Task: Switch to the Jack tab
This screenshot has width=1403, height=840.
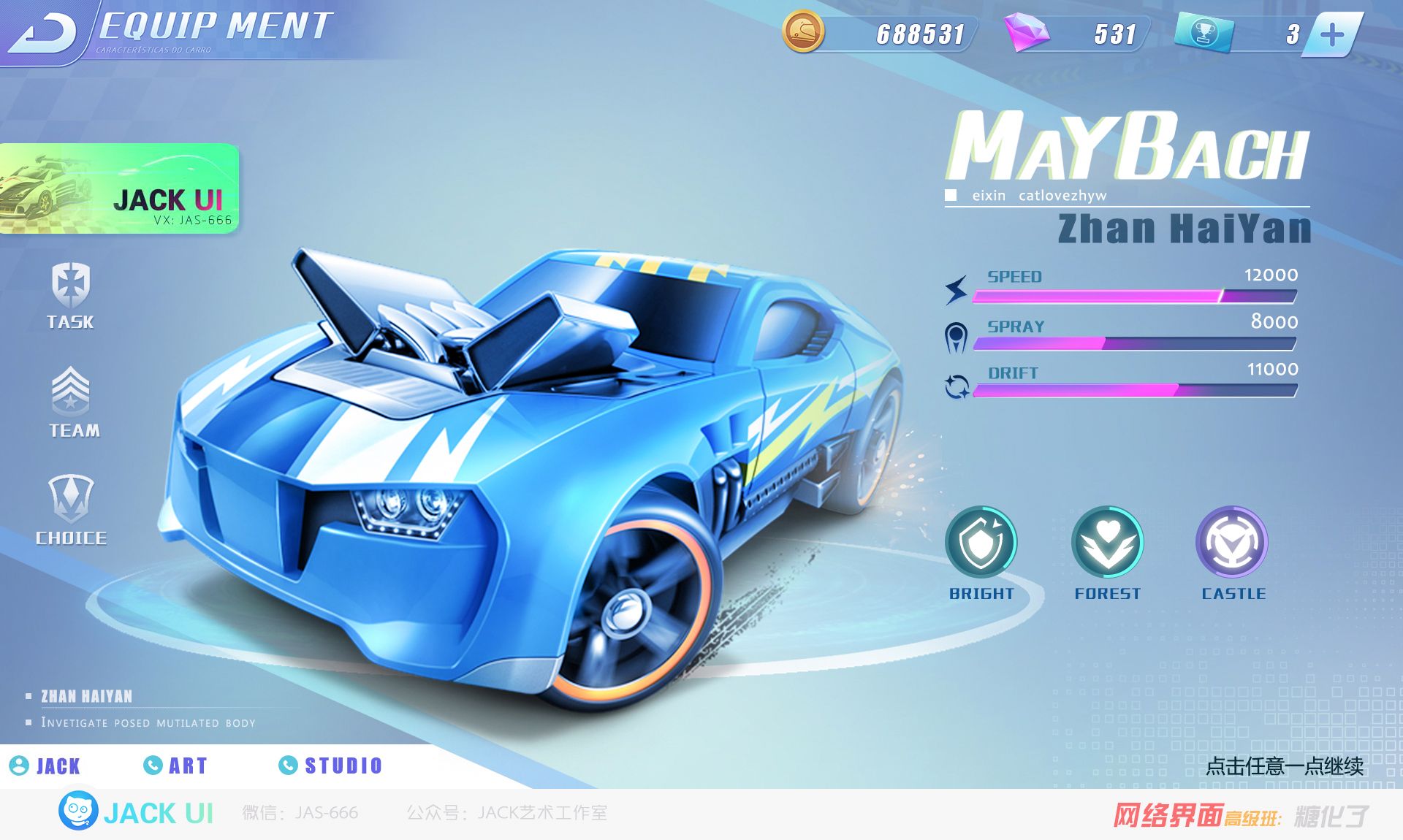Action: coord(45,765)
